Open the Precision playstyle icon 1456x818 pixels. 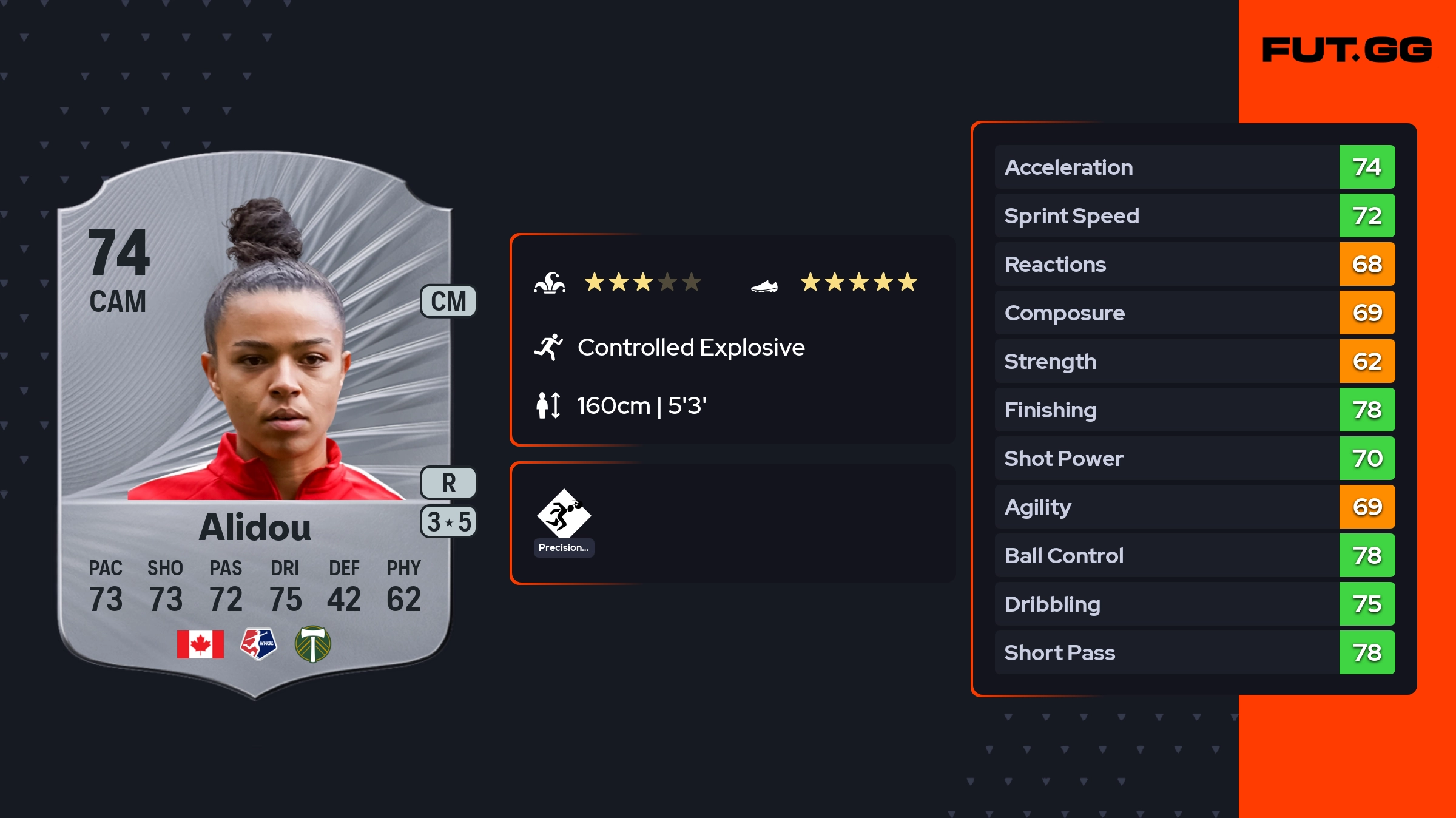[564, 514]
